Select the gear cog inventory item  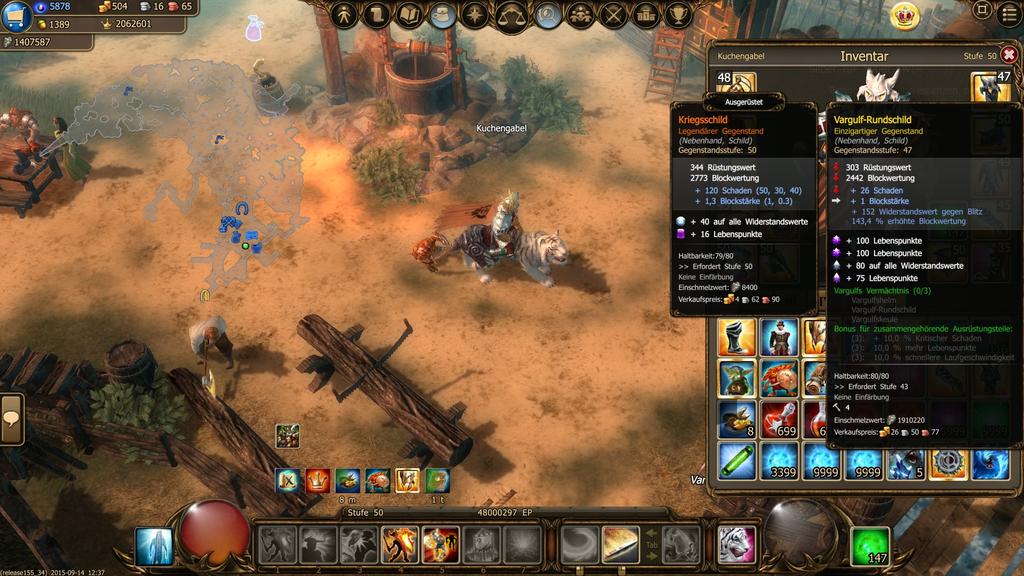(947, 462)
